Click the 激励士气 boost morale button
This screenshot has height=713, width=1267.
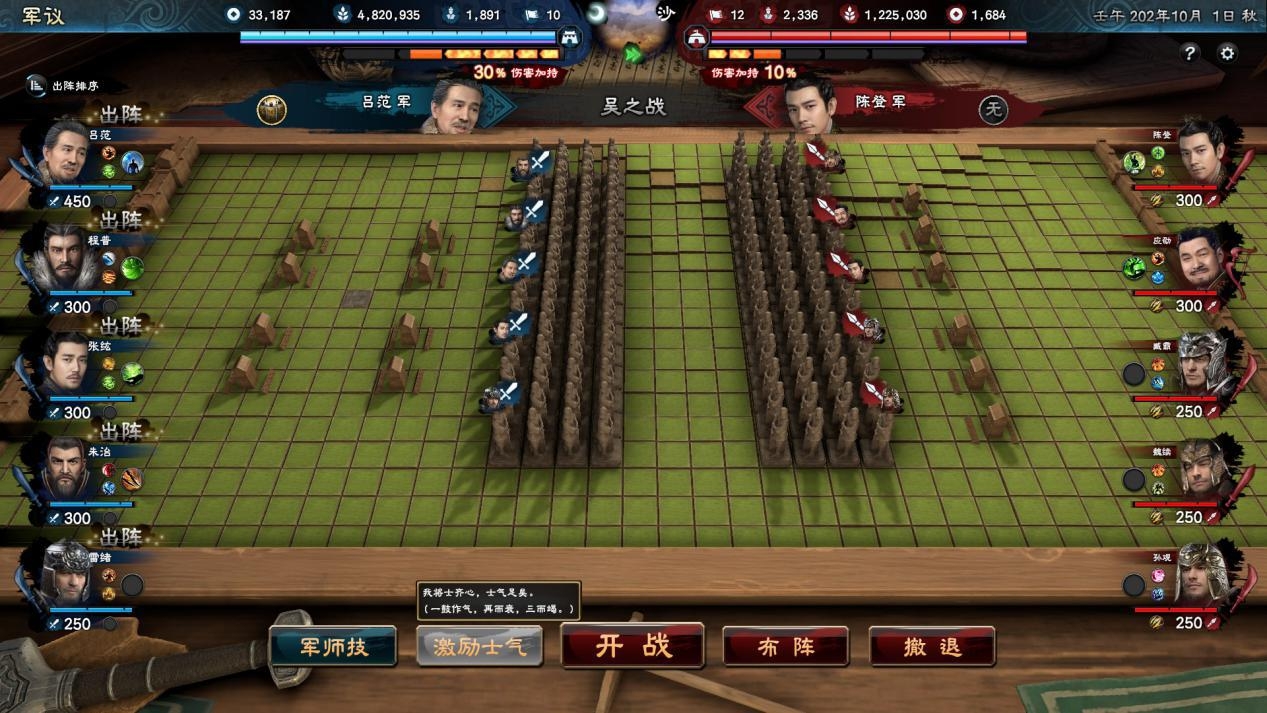coord(479,646)
